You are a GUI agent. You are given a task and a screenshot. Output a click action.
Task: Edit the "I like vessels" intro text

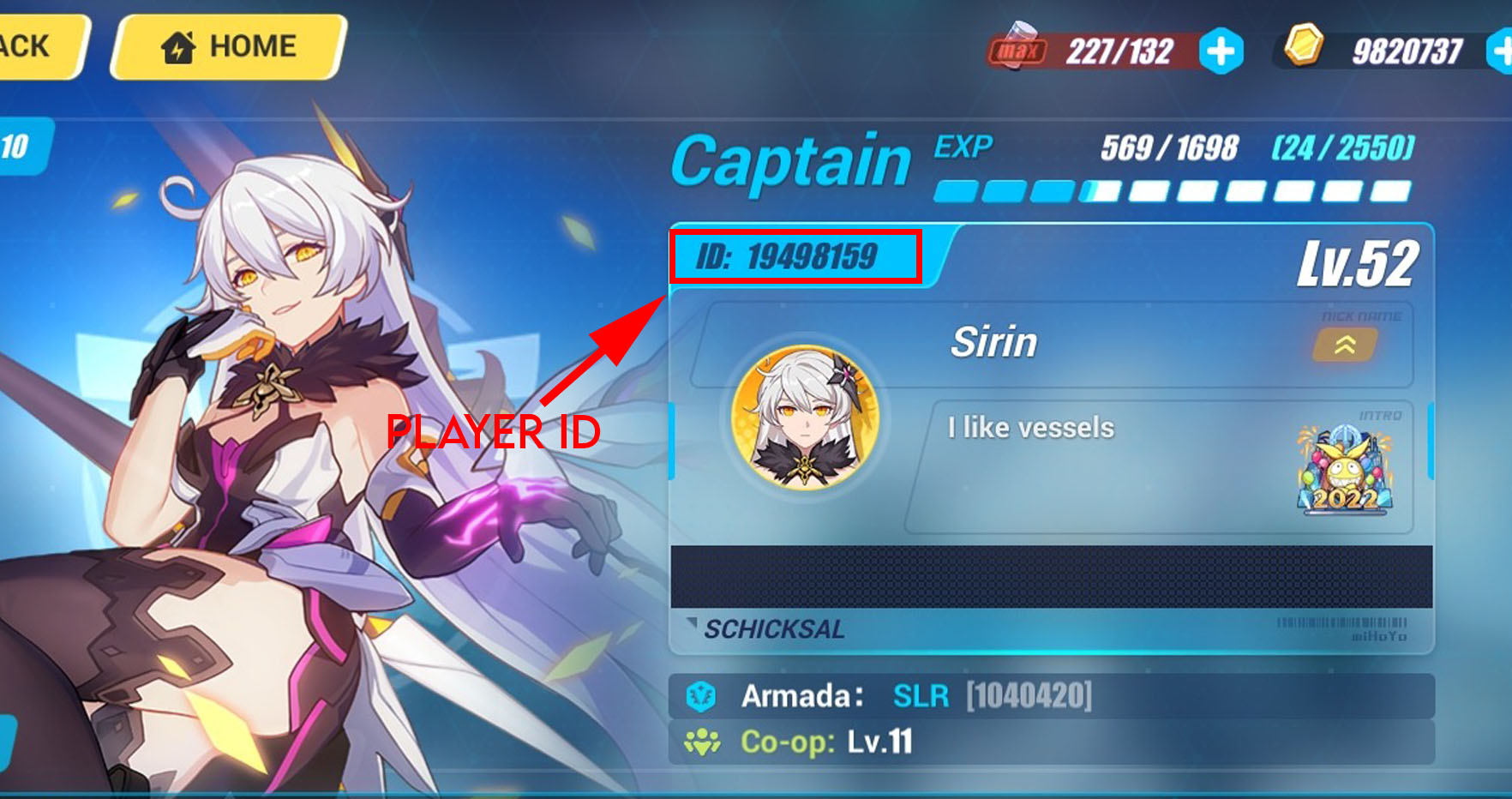[1030, 428]
